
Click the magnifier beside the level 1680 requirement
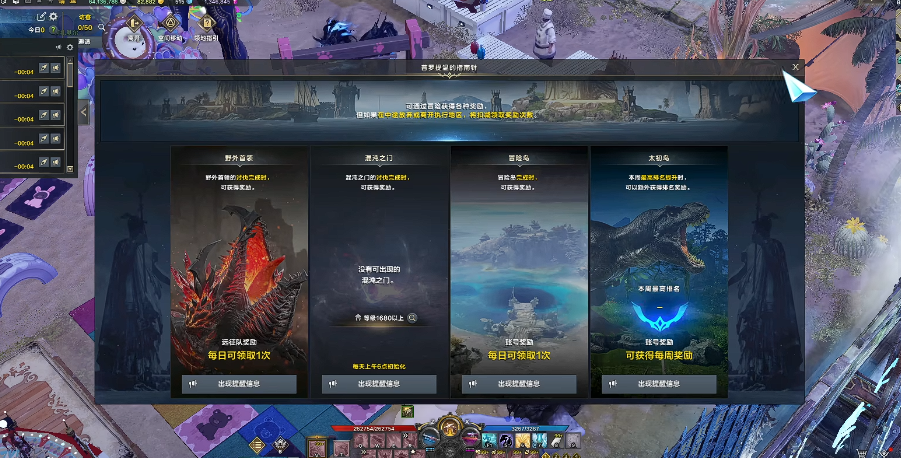click(x=412, y=318)
